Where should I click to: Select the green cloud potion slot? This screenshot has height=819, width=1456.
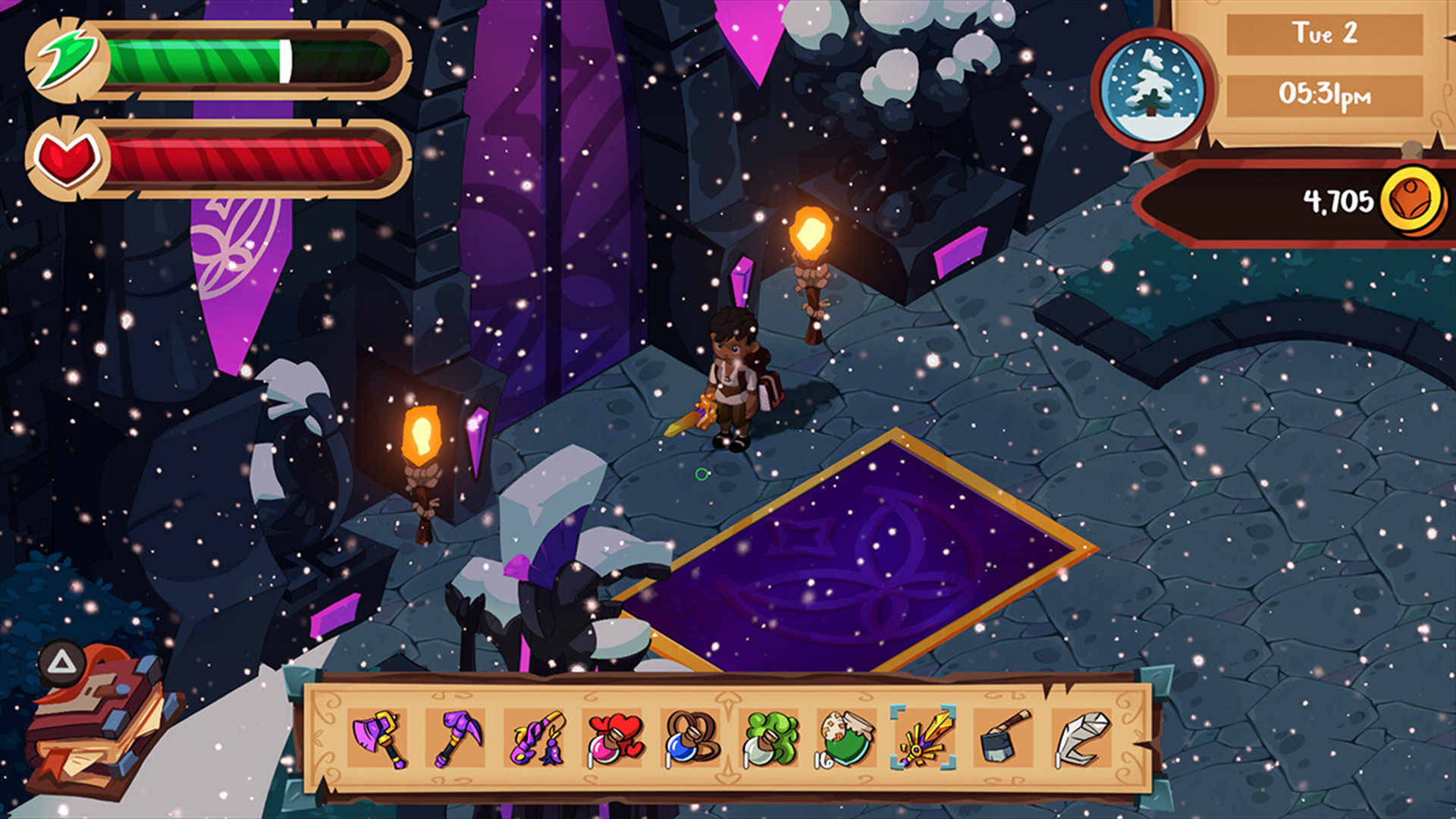pyautogui.click(x=770, y=738)
